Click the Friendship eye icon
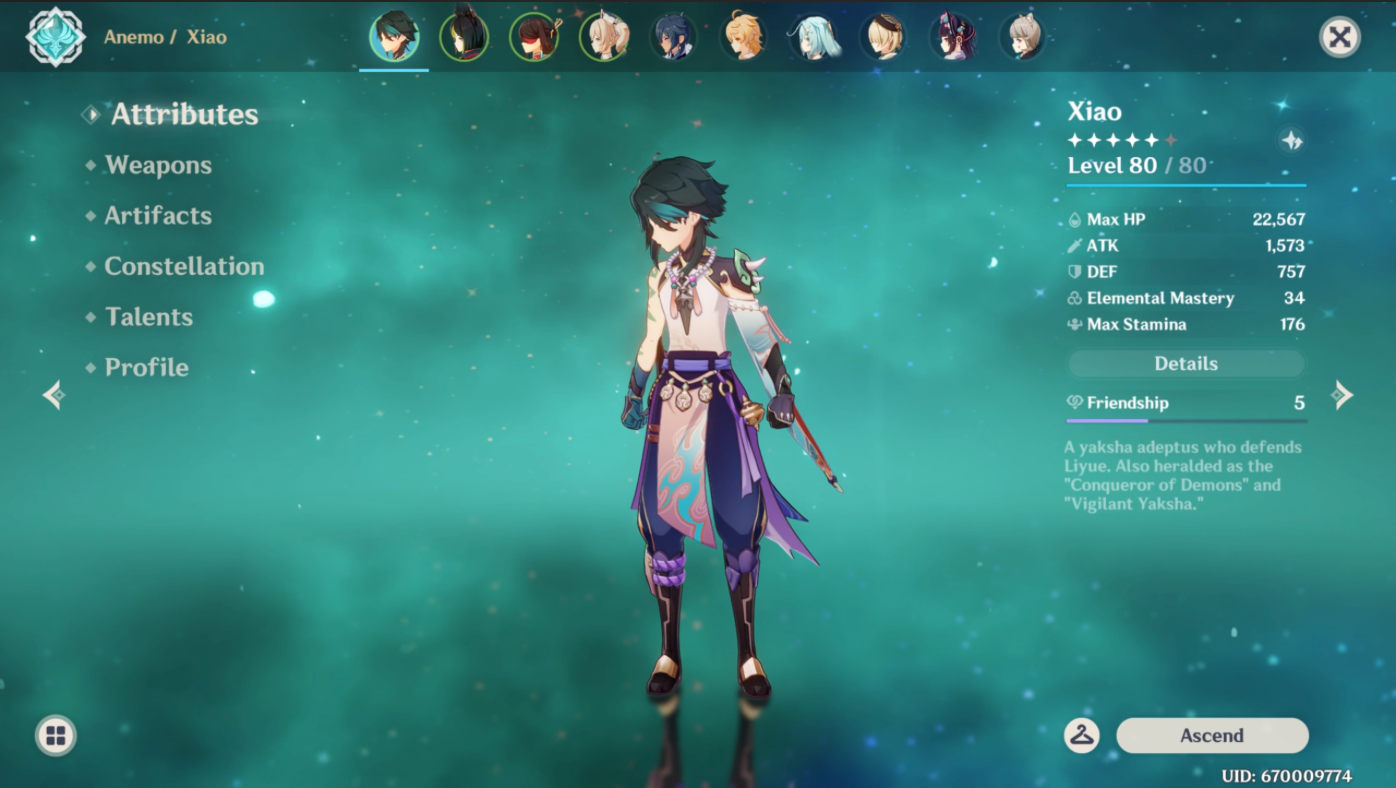1396x788 pixels. [1077, 402]
